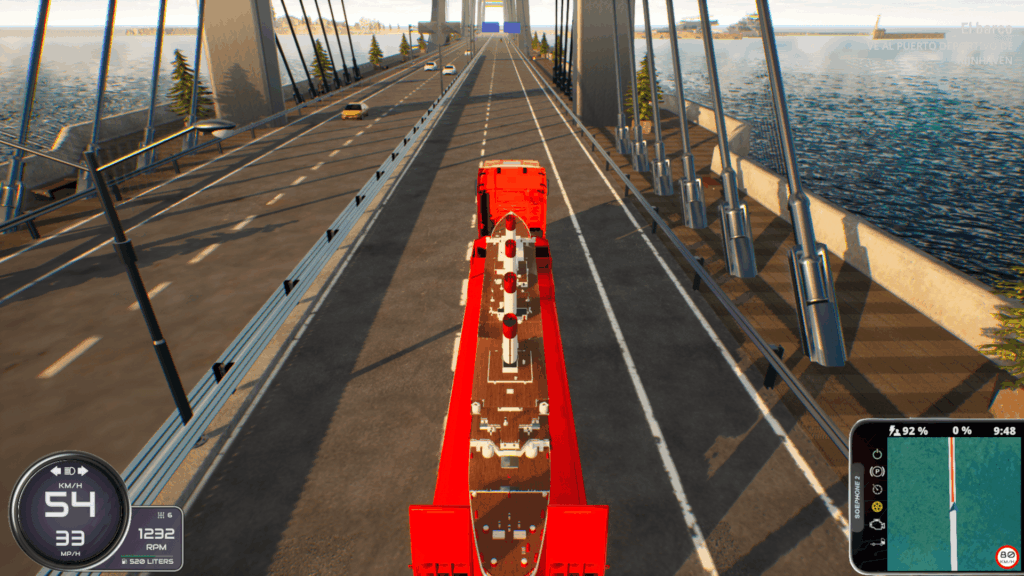The image size is (1024, 576).
Task: Activate the left turn signal arrow
Action: (x=56, y=470)
